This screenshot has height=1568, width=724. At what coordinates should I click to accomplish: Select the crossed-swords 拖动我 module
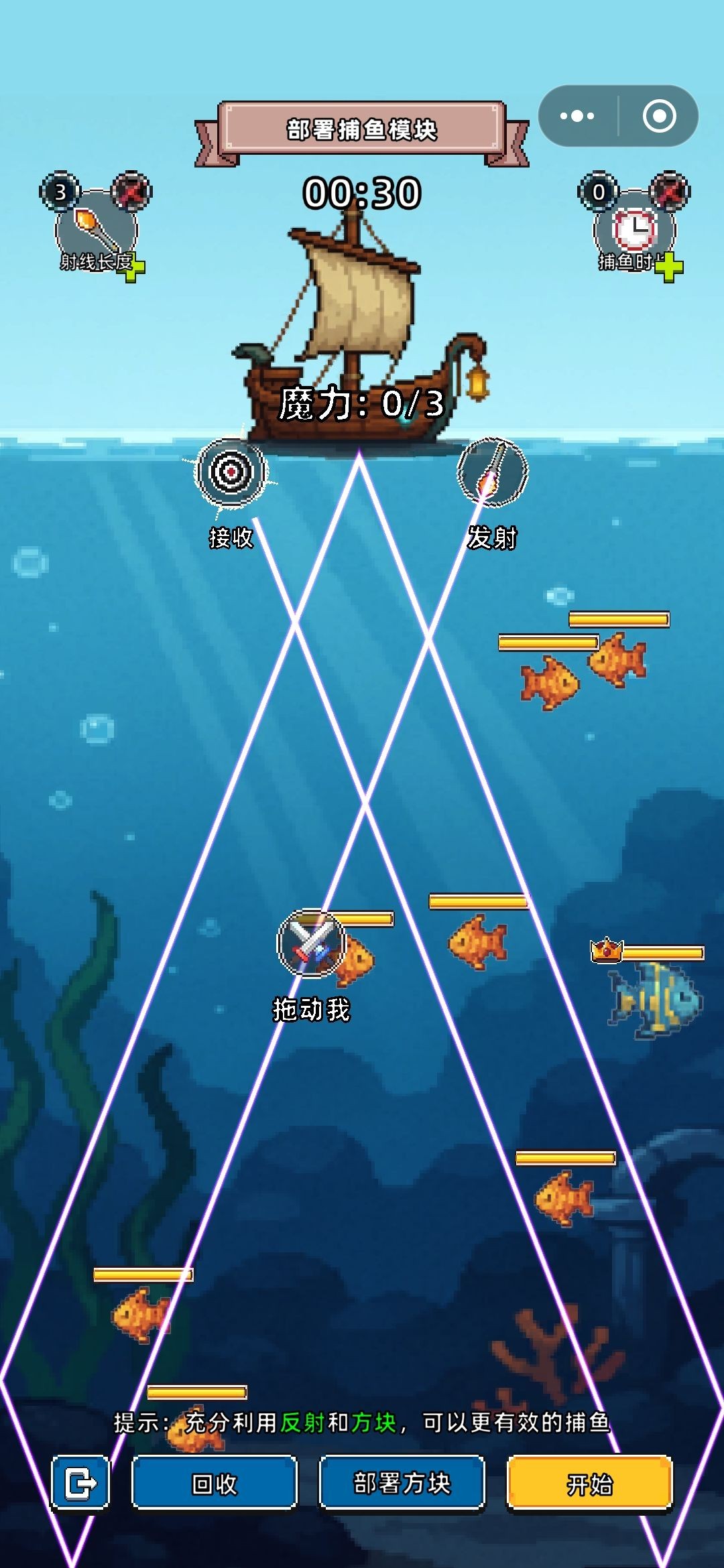click(311, 943)
